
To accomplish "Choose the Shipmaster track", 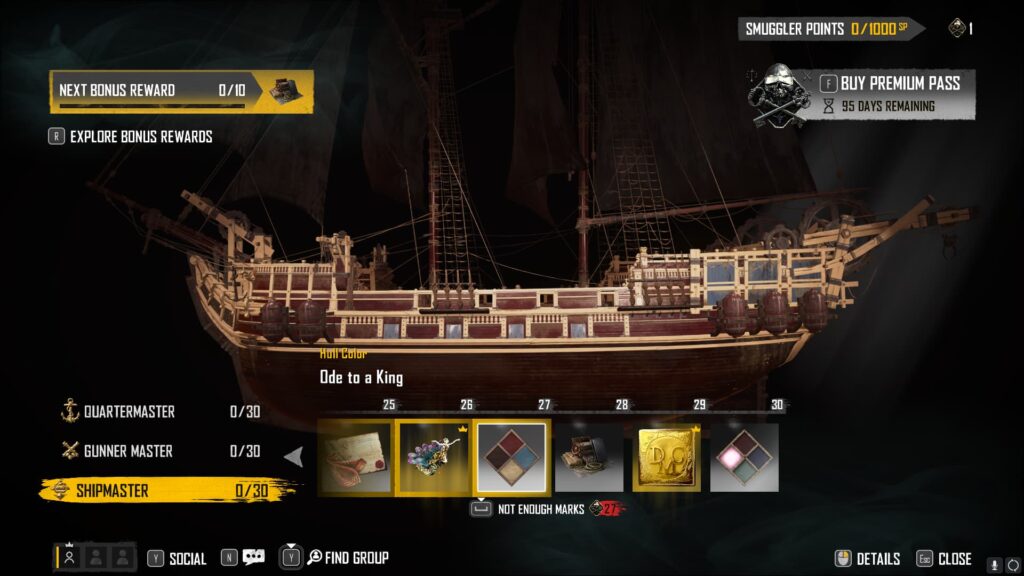I will point(112,490).
